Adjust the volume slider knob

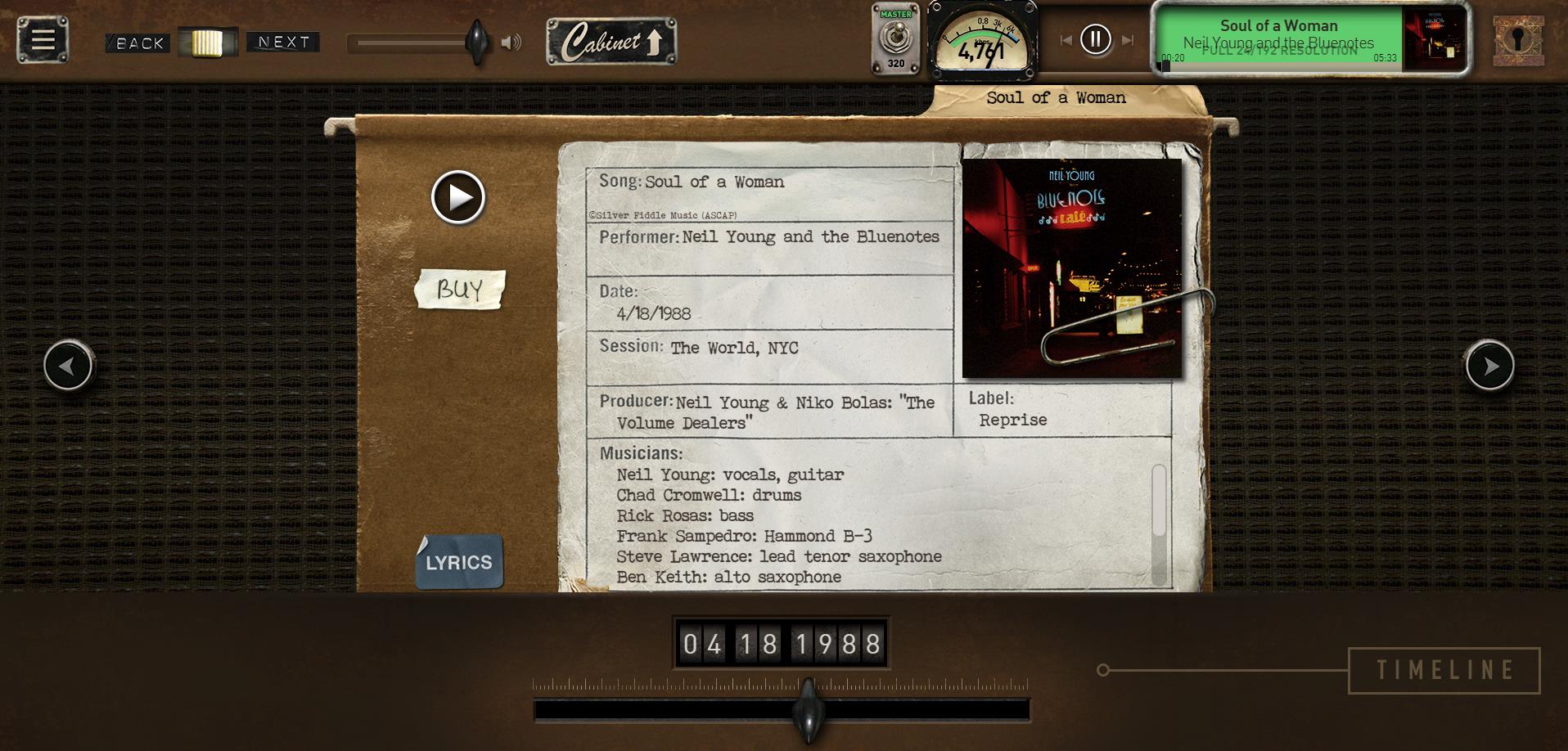pos(476,41)
